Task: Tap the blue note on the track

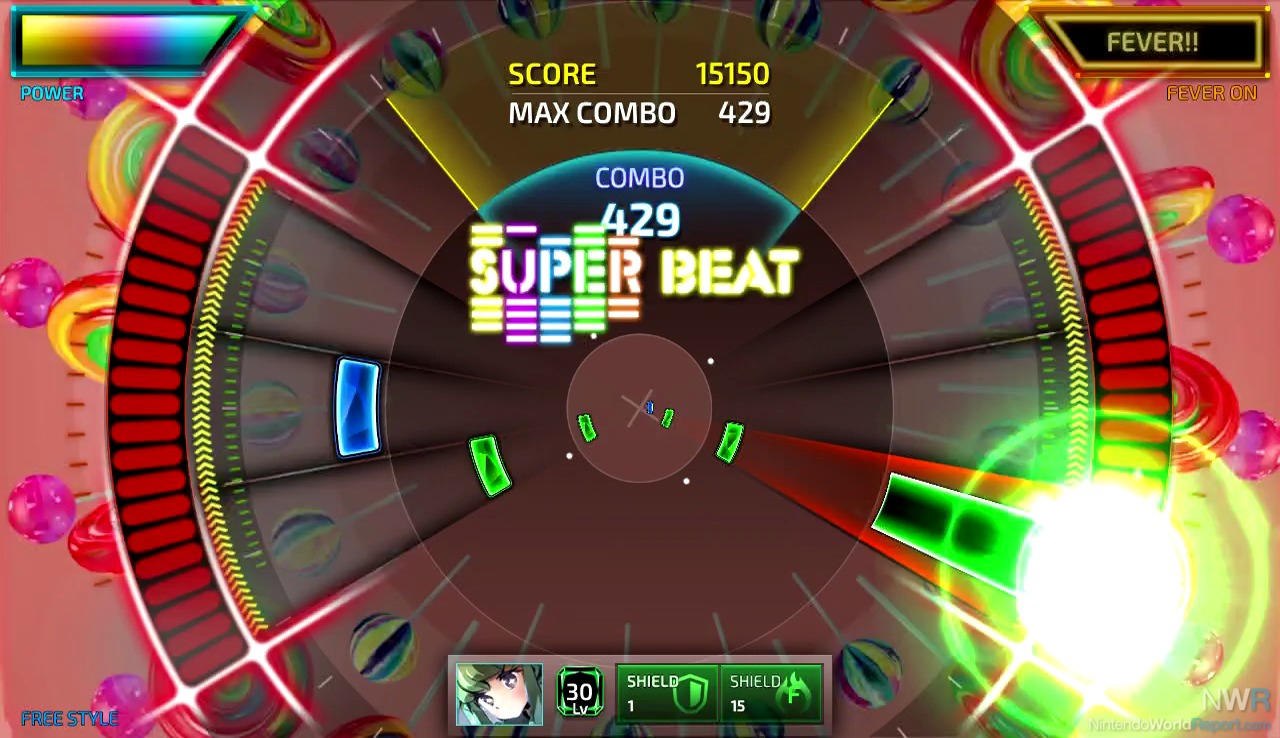Action: coord(358,407)
